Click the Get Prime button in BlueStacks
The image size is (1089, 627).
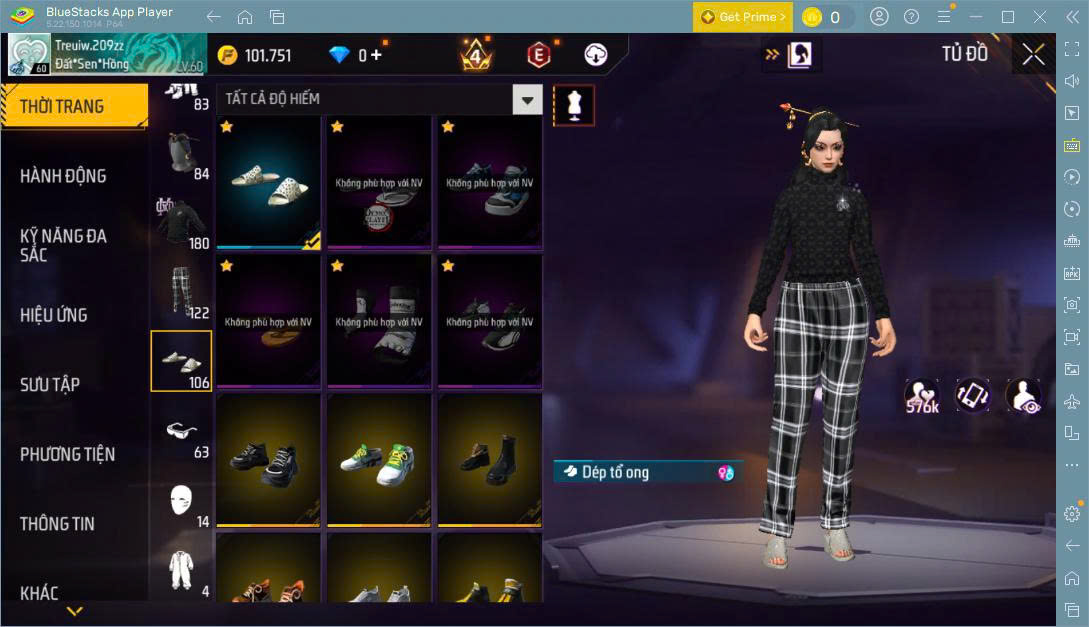pos(743,17)
